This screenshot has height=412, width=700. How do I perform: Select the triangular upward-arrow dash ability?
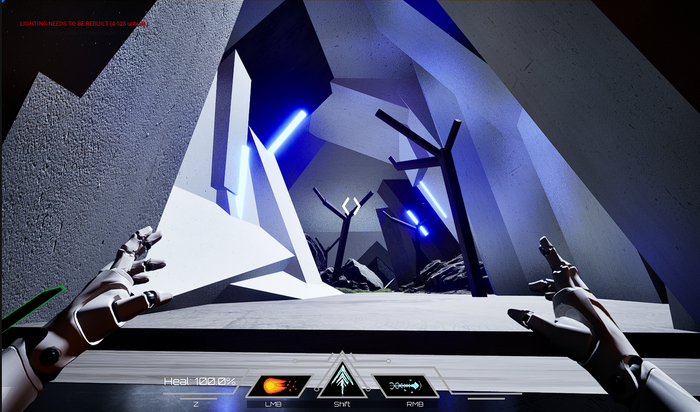click(343, 380)
